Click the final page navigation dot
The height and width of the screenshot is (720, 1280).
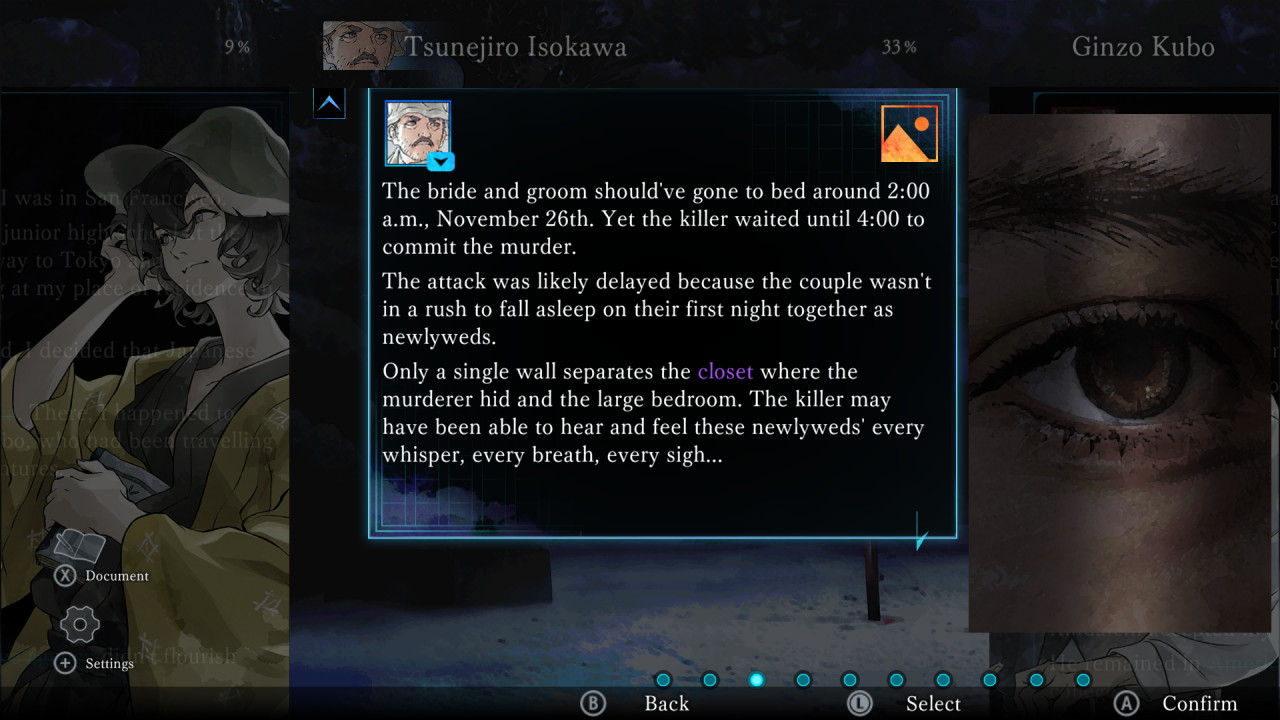(1082, 680)
